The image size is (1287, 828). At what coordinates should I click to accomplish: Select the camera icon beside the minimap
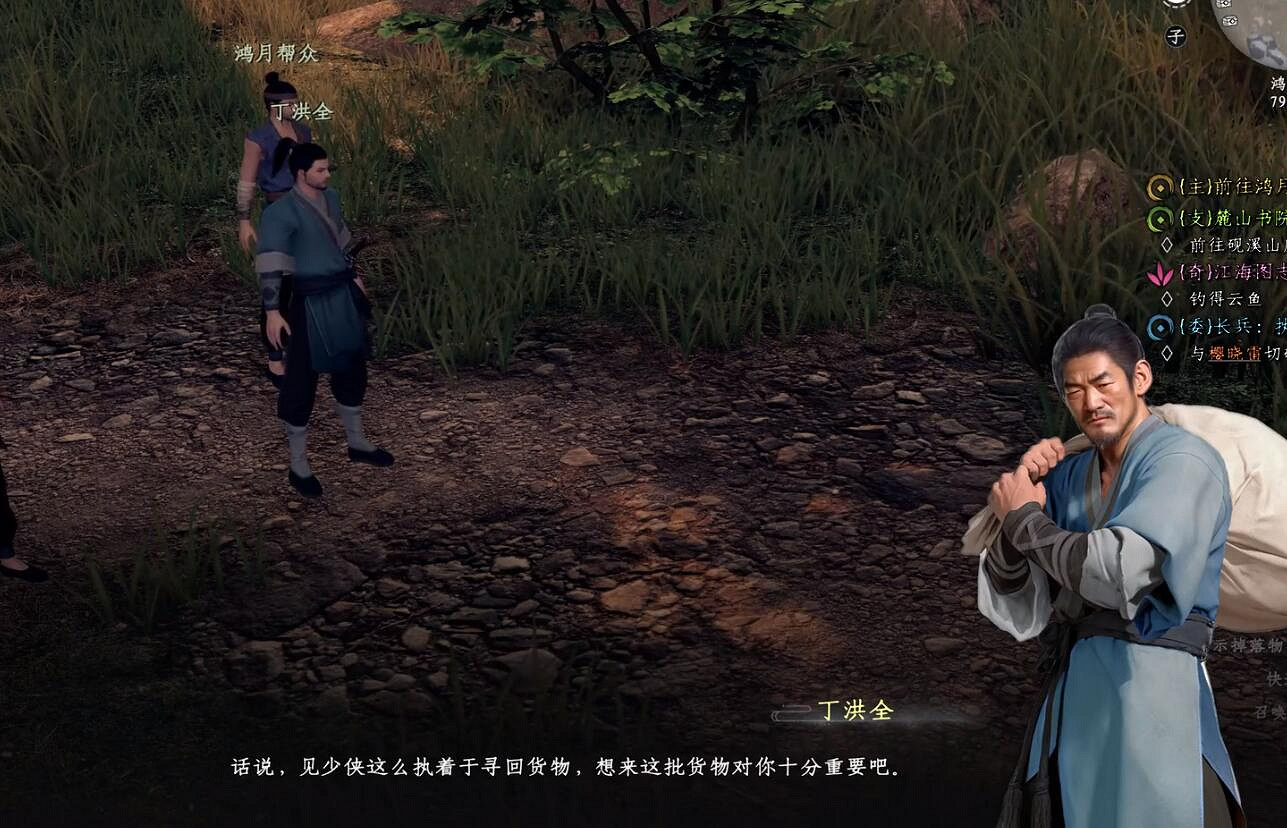point(1224,4)
